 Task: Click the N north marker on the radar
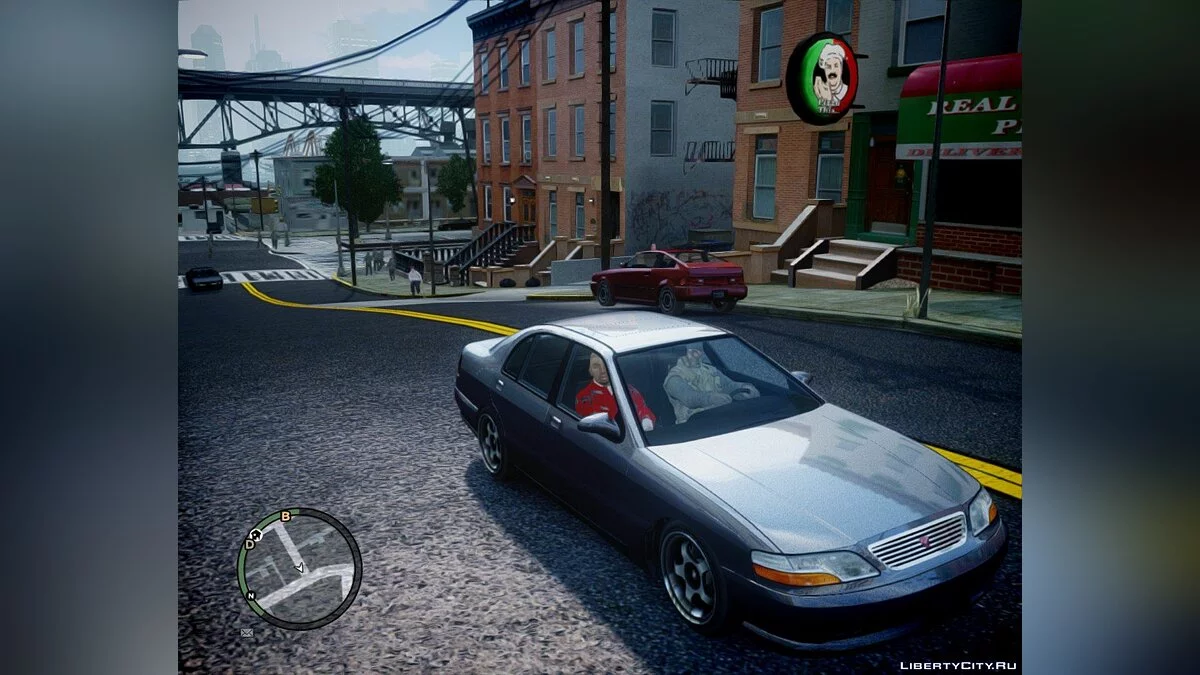click(x=251, y=595)
